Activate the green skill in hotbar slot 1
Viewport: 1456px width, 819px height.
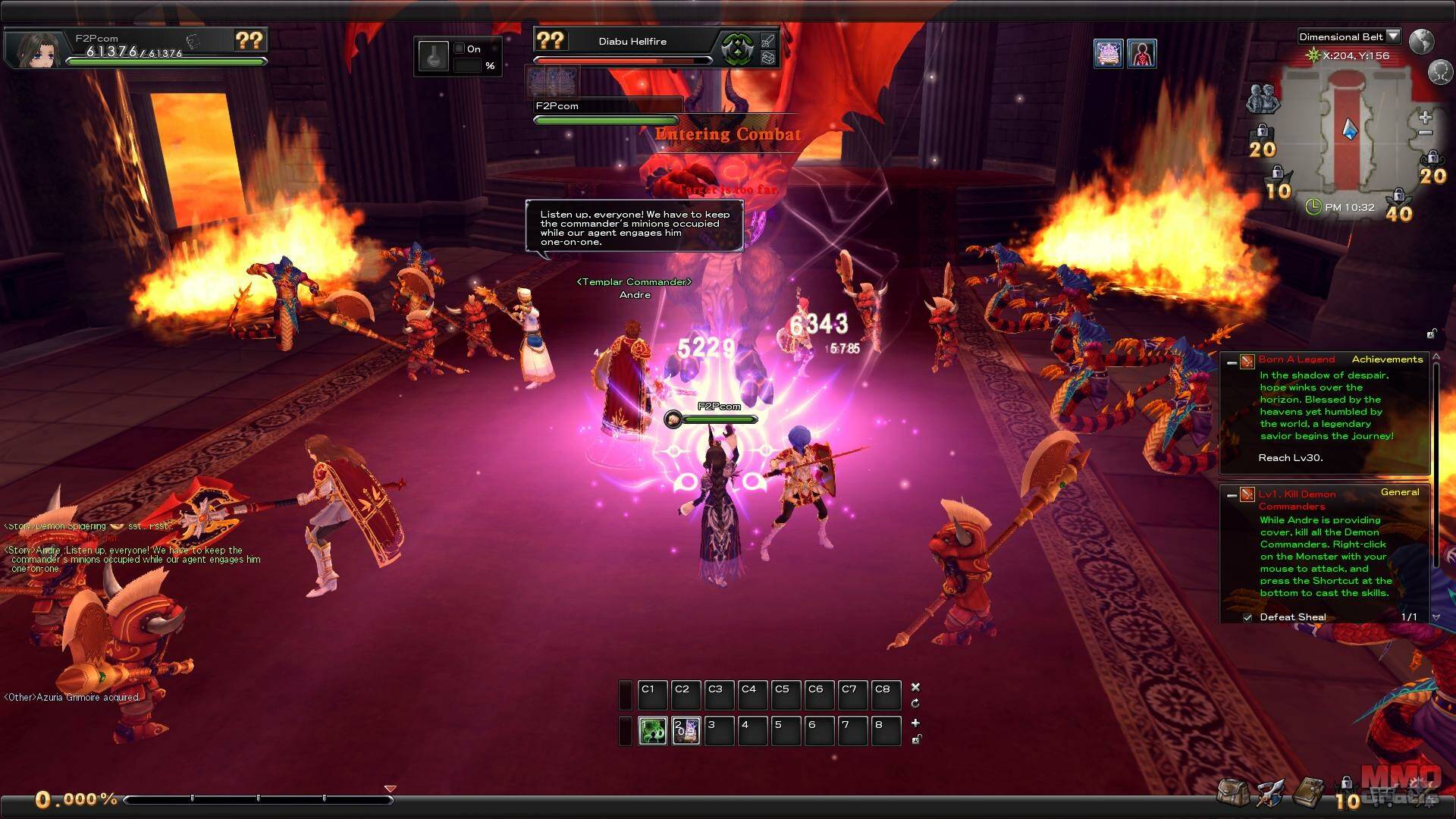[x=652, y=730]
